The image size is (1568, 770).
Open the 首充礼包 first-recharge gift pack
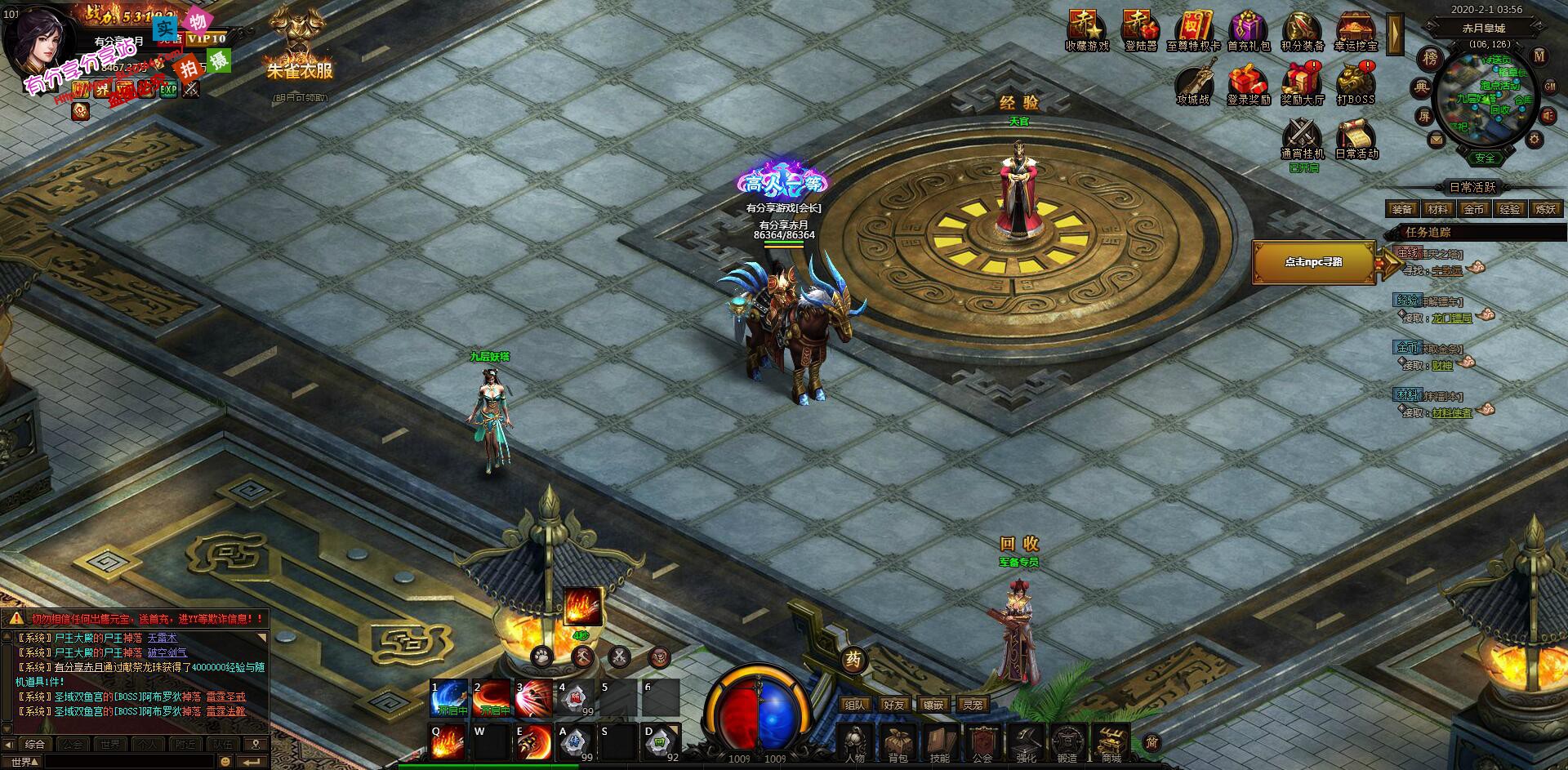[x=1249, y=29]
